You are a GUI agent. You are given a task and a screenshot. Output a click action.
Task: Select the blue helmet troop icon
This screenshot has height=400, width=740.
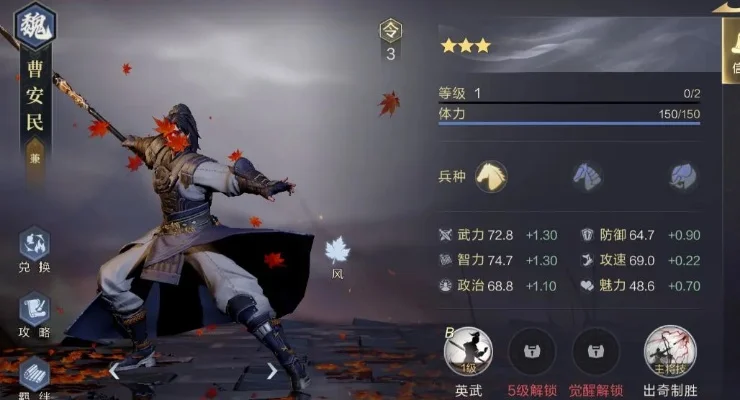(683, 176)
